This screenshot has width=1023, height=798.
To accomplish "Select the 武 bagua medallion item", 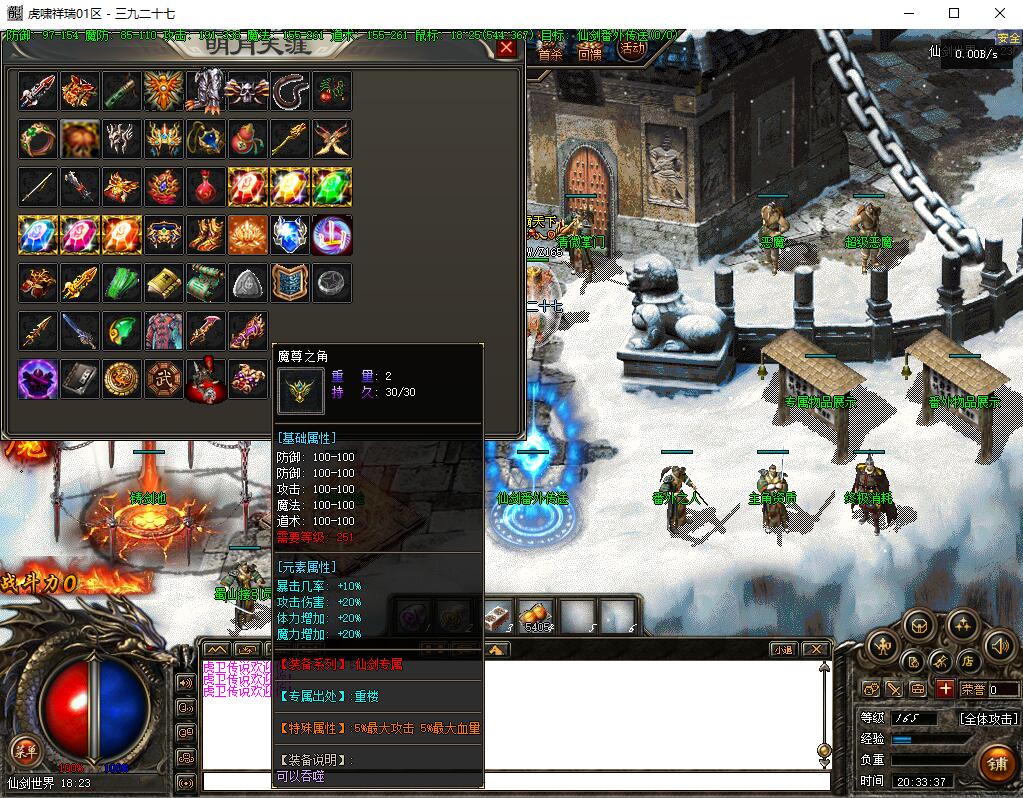I will click(x=164, y=379).
